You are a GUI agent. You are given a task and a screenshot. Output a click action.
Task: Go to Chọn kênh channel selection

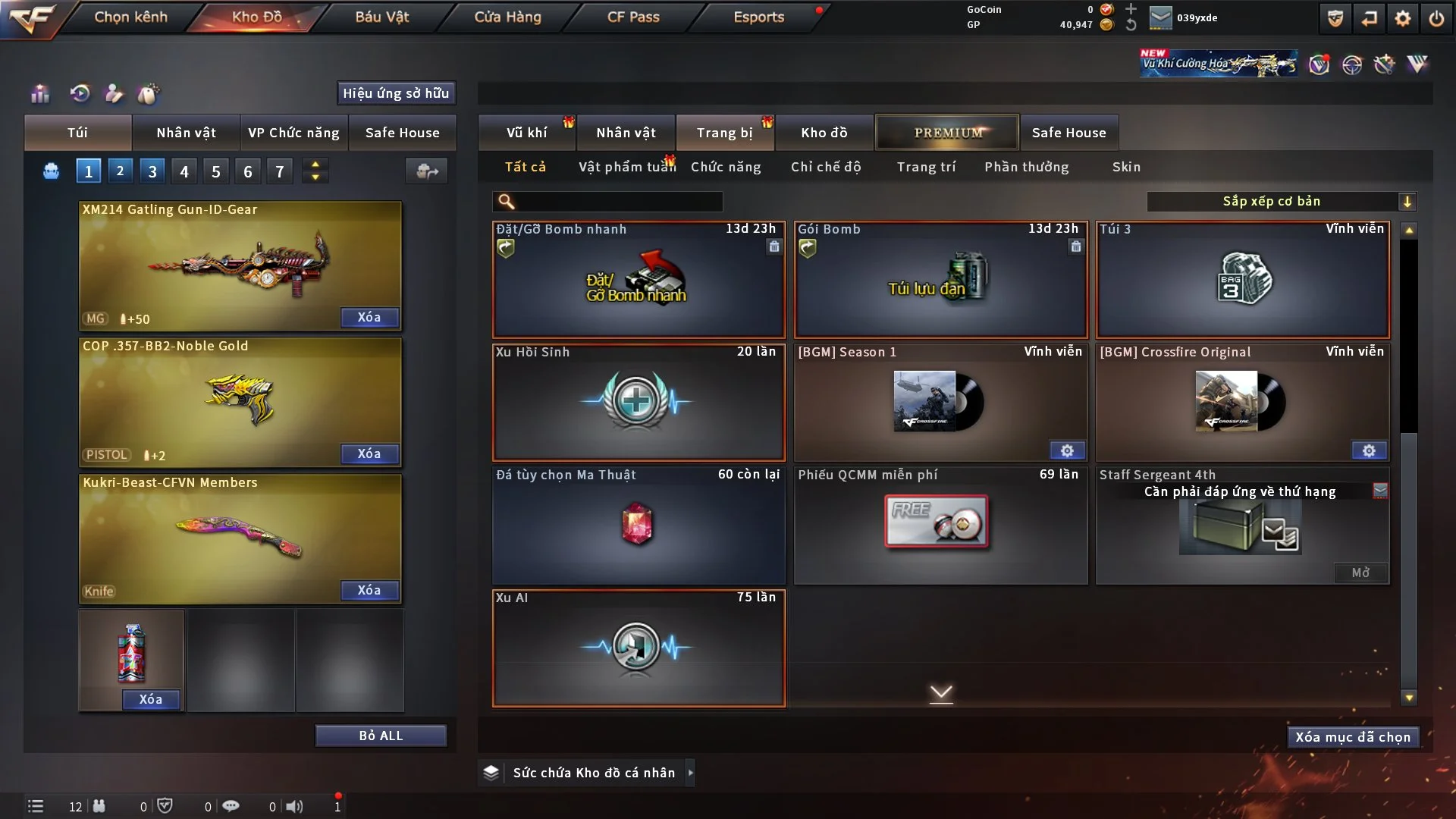pos(130,17)
